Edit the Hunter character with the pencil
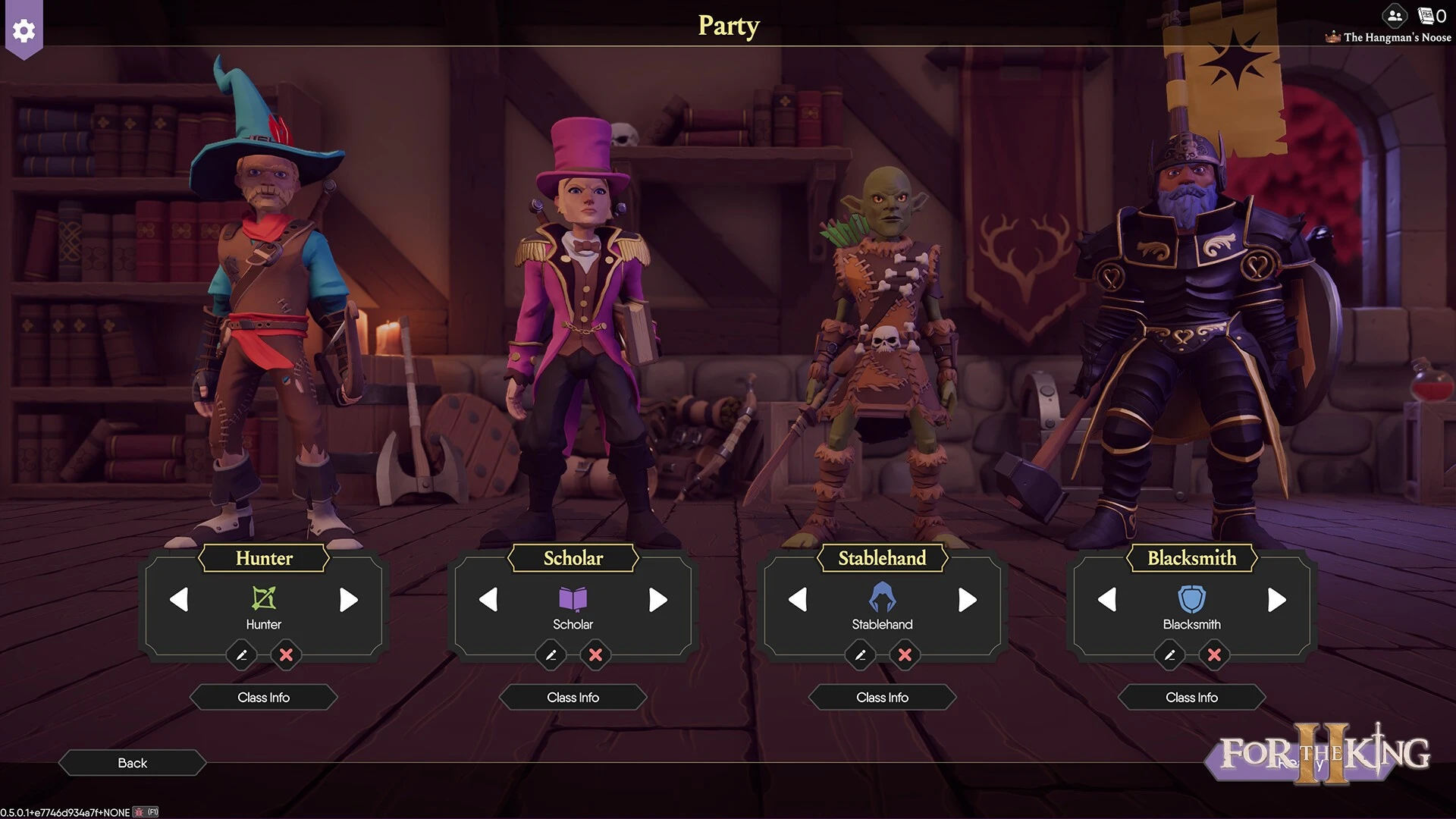1456x819 pixels. coord(242,654)
